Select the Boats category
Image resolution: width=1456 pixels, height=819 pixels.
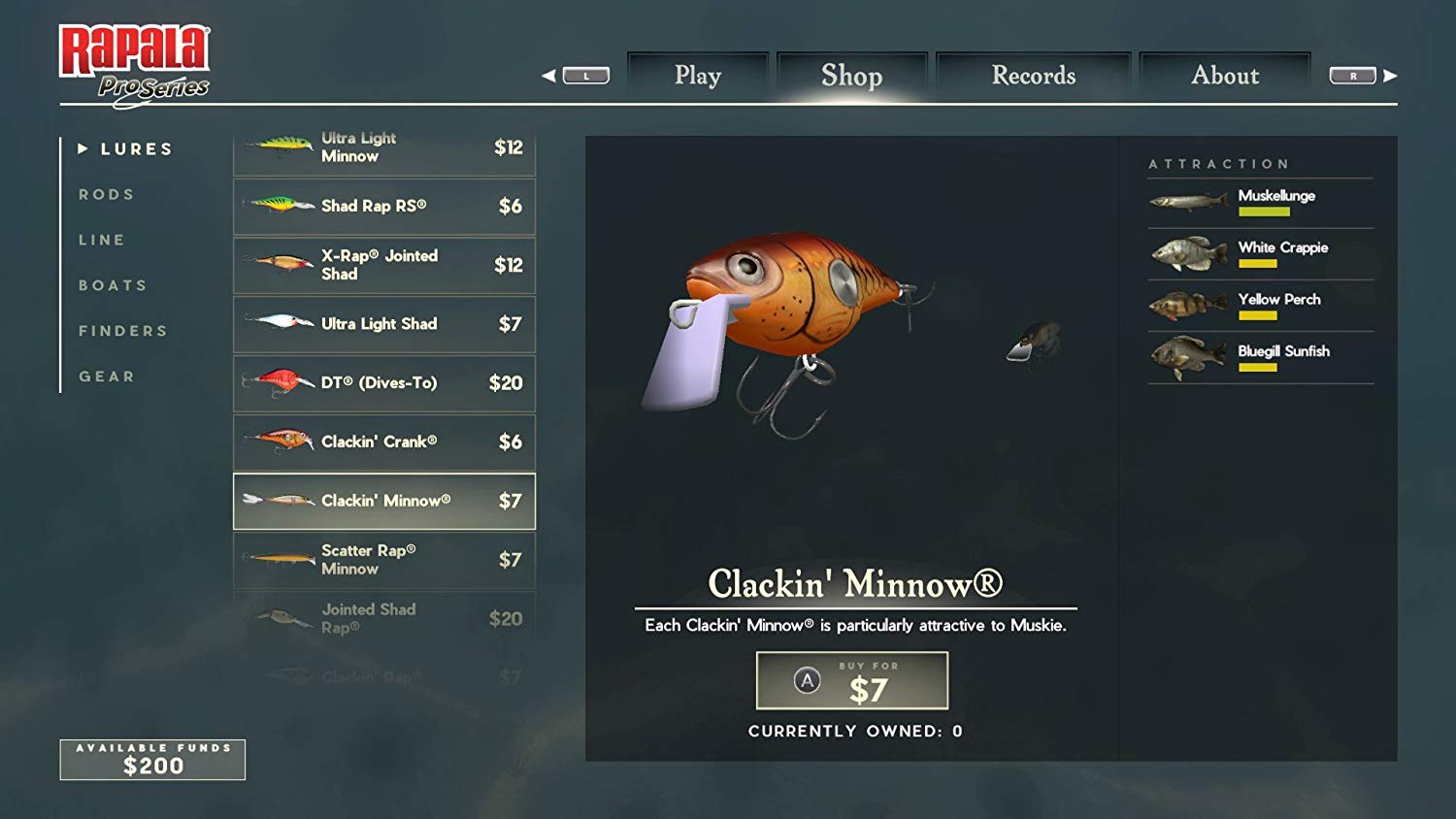point(113,285)
